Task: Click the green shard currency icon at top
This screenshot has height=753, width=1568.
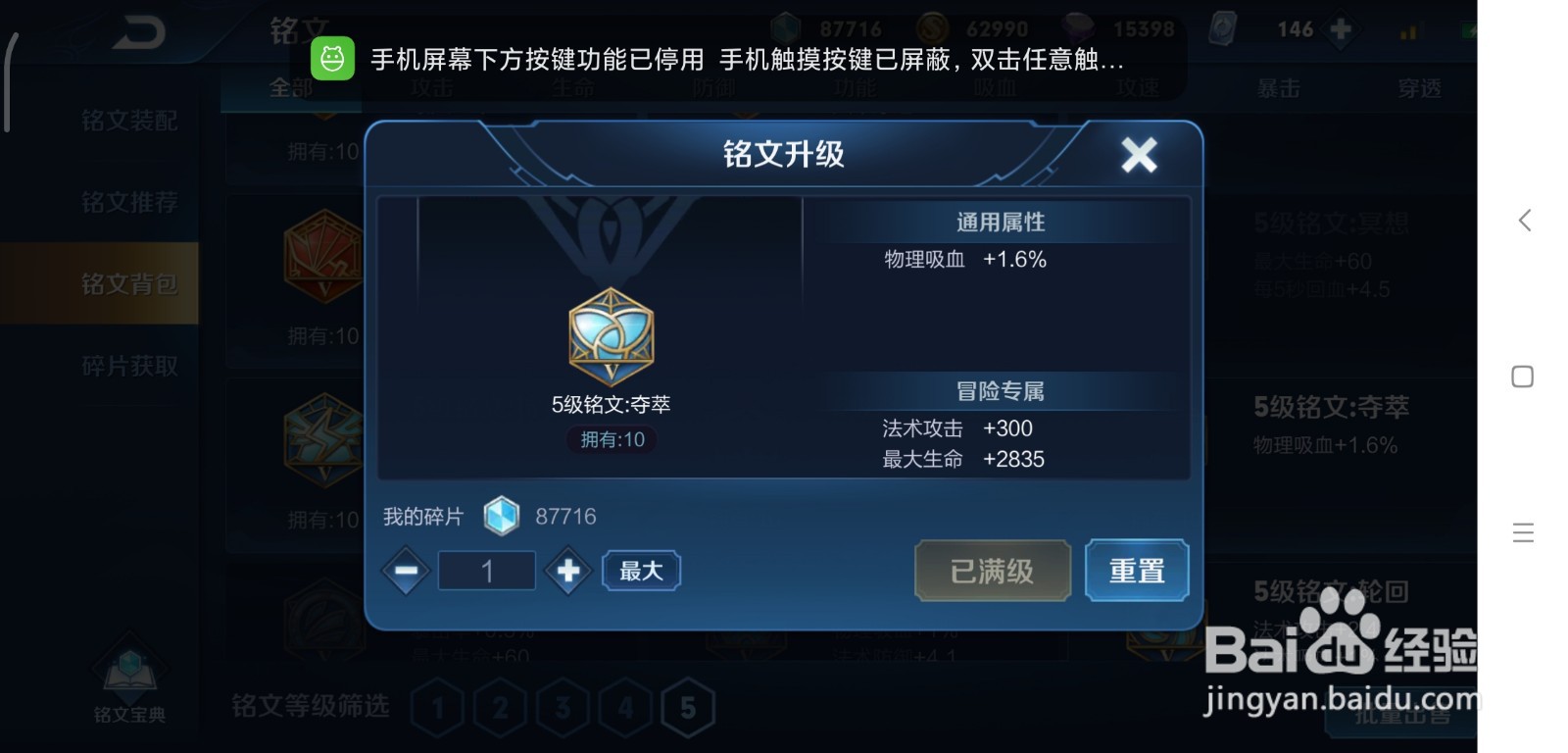Action: 783,26
